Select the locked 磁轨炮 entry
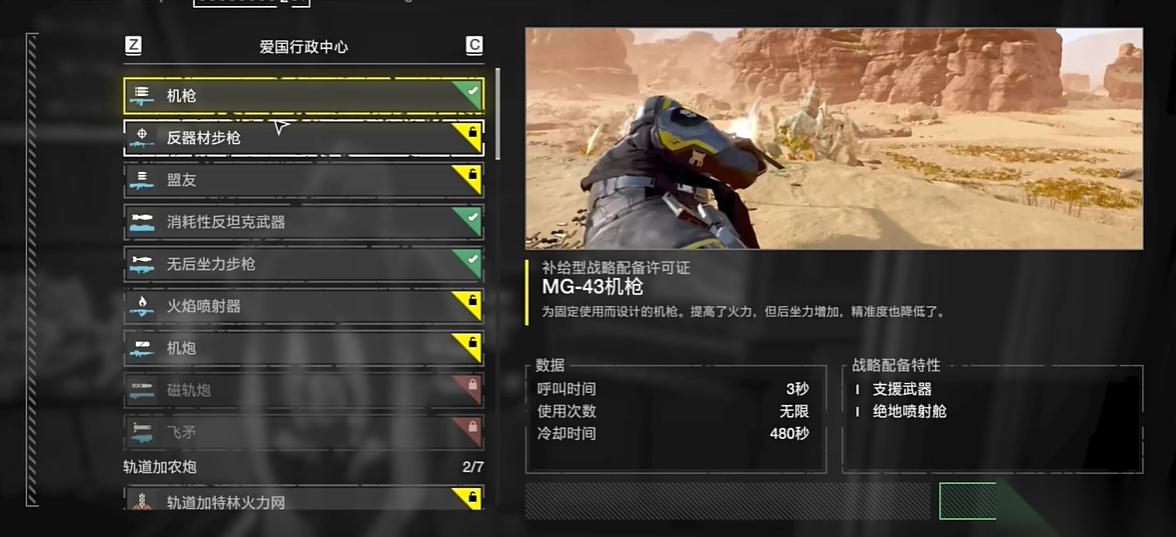The image size is (1176, 537). click(x=303, y=390)
